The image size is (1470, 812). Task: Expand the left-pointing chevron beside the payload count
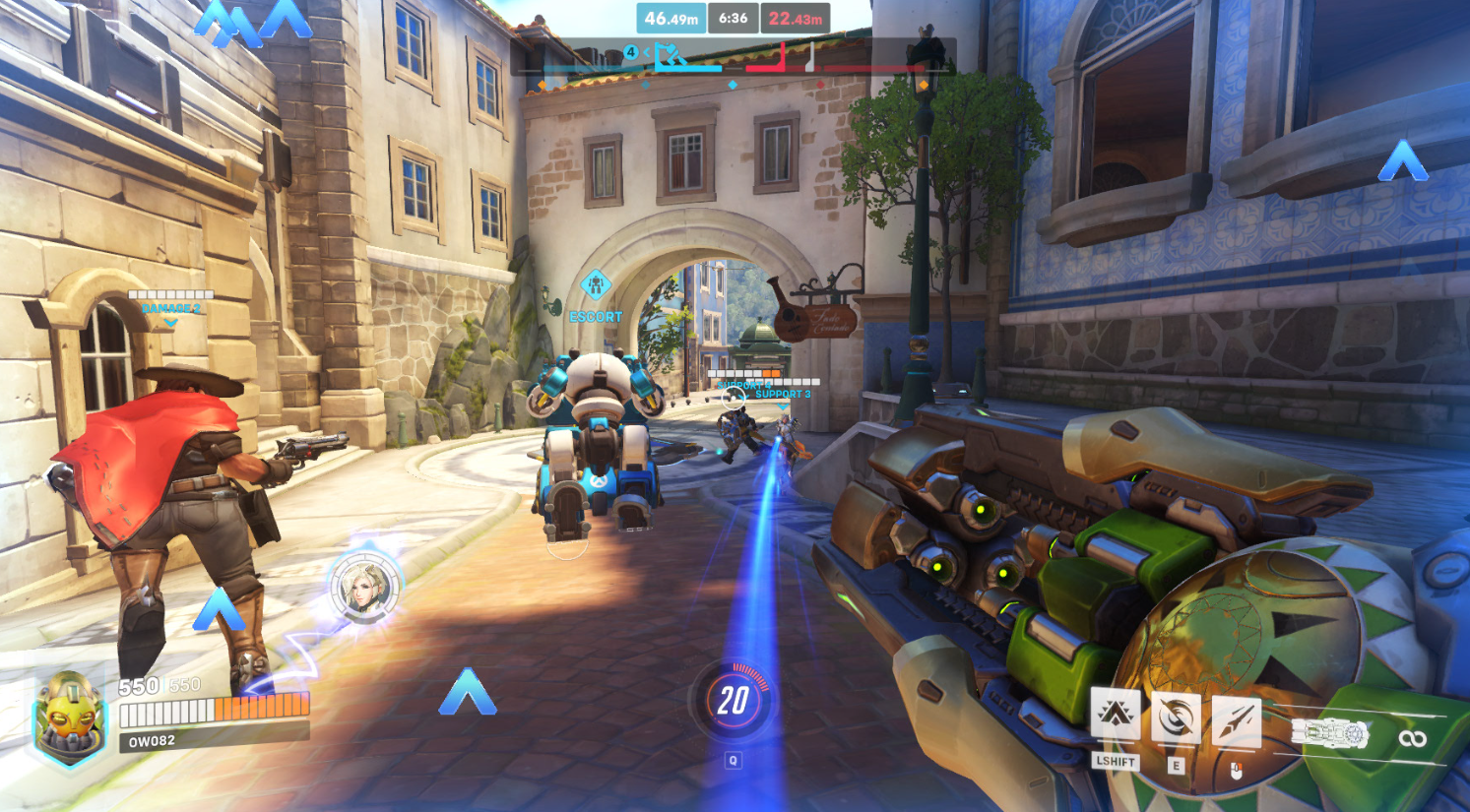click(646, 51)
